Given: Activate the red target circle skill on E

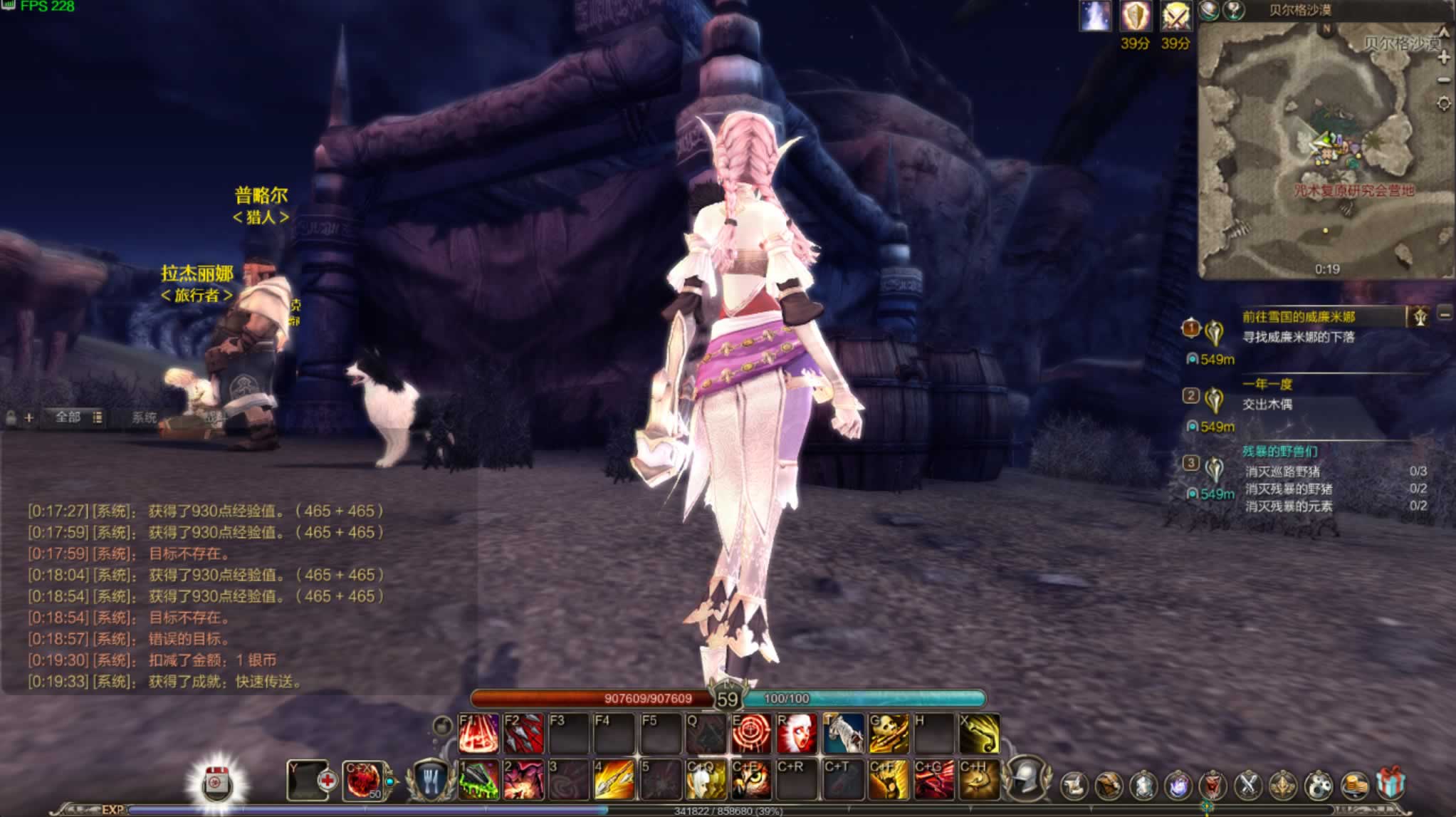Looking at the screenshot, I should [x=751, y=734].
